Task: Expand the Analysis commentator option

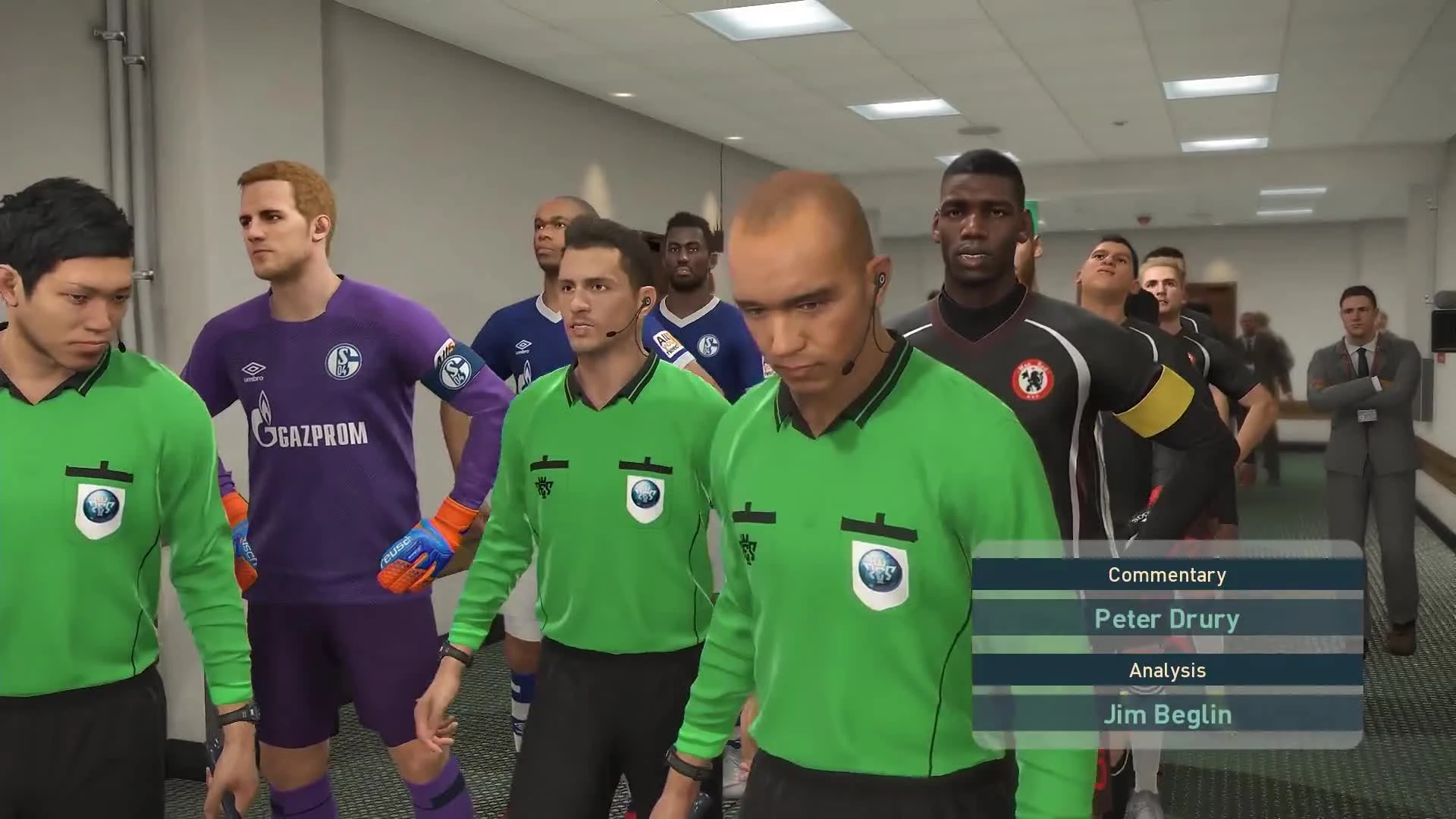Action: (x=1168, y=670)
